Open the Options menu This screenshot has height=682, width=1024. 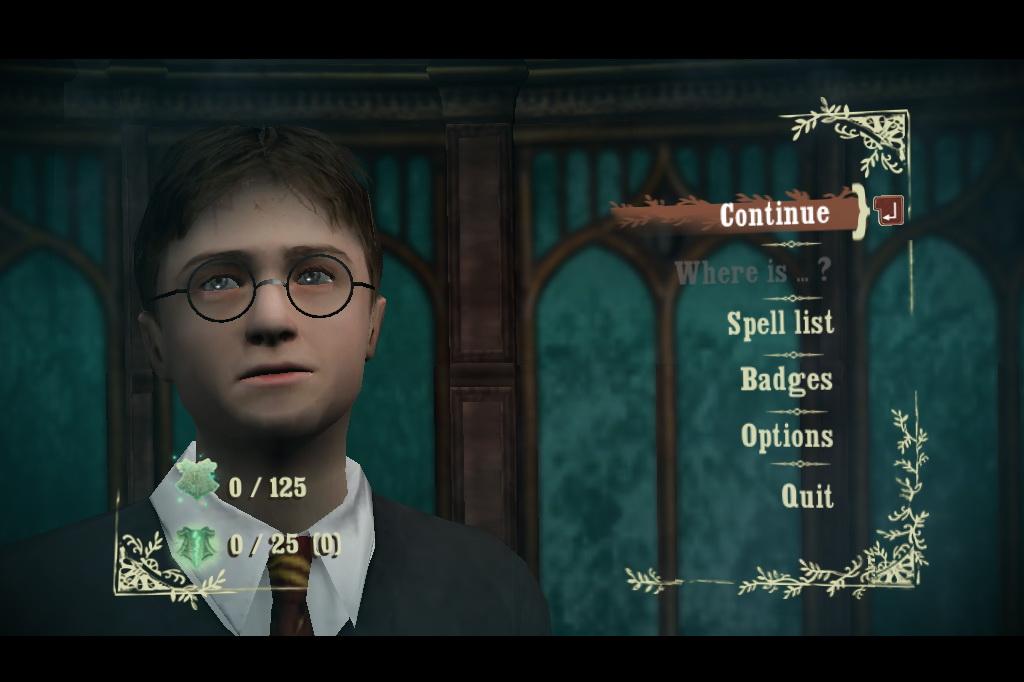[x=787, y=436]
